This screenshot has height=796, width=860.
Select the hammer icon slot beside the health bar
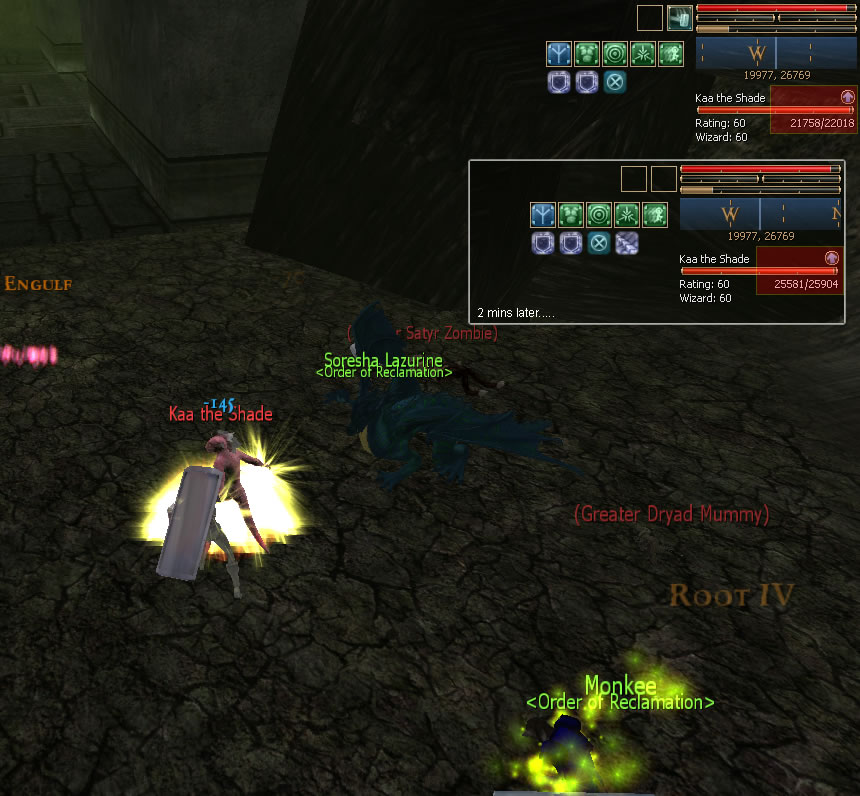pos(680,18)
